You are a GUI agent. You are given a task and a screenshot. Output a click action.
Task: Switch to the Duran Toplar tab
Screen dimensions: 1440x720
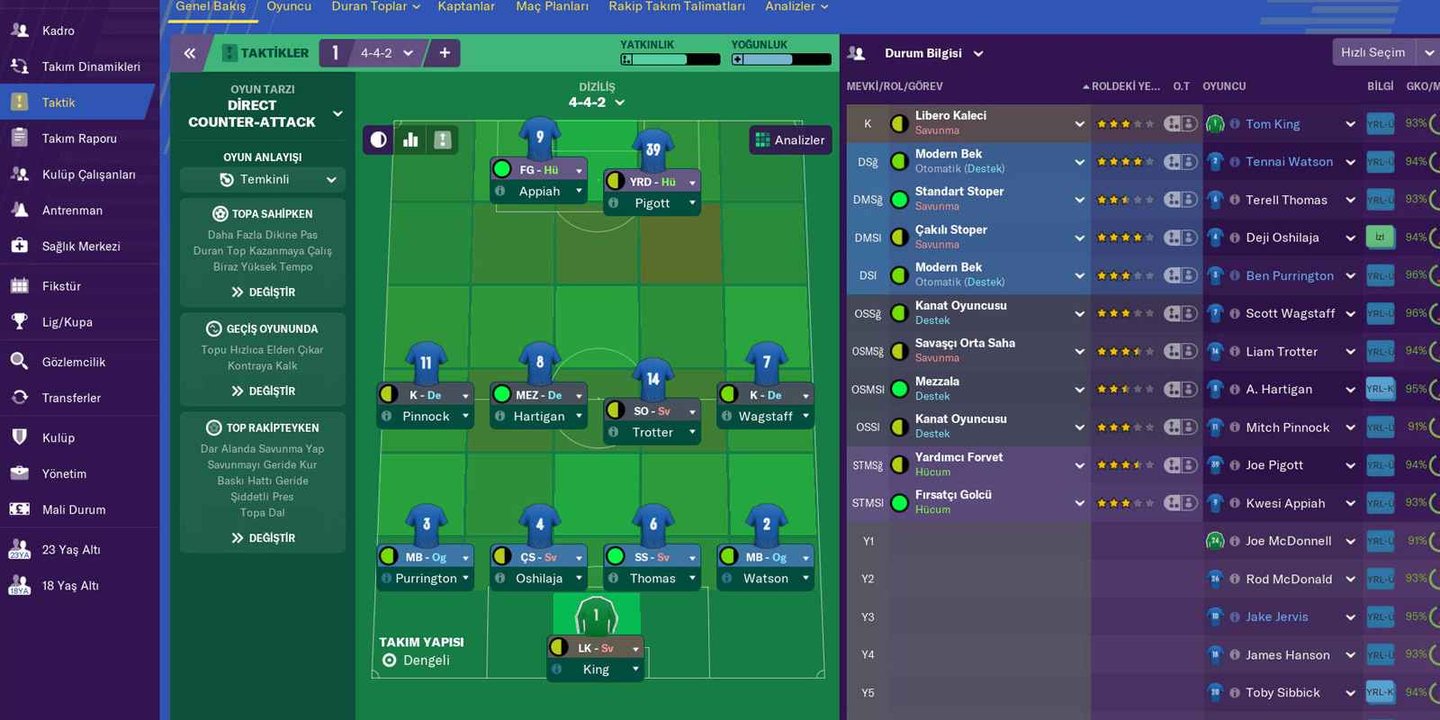pos(369,5)
